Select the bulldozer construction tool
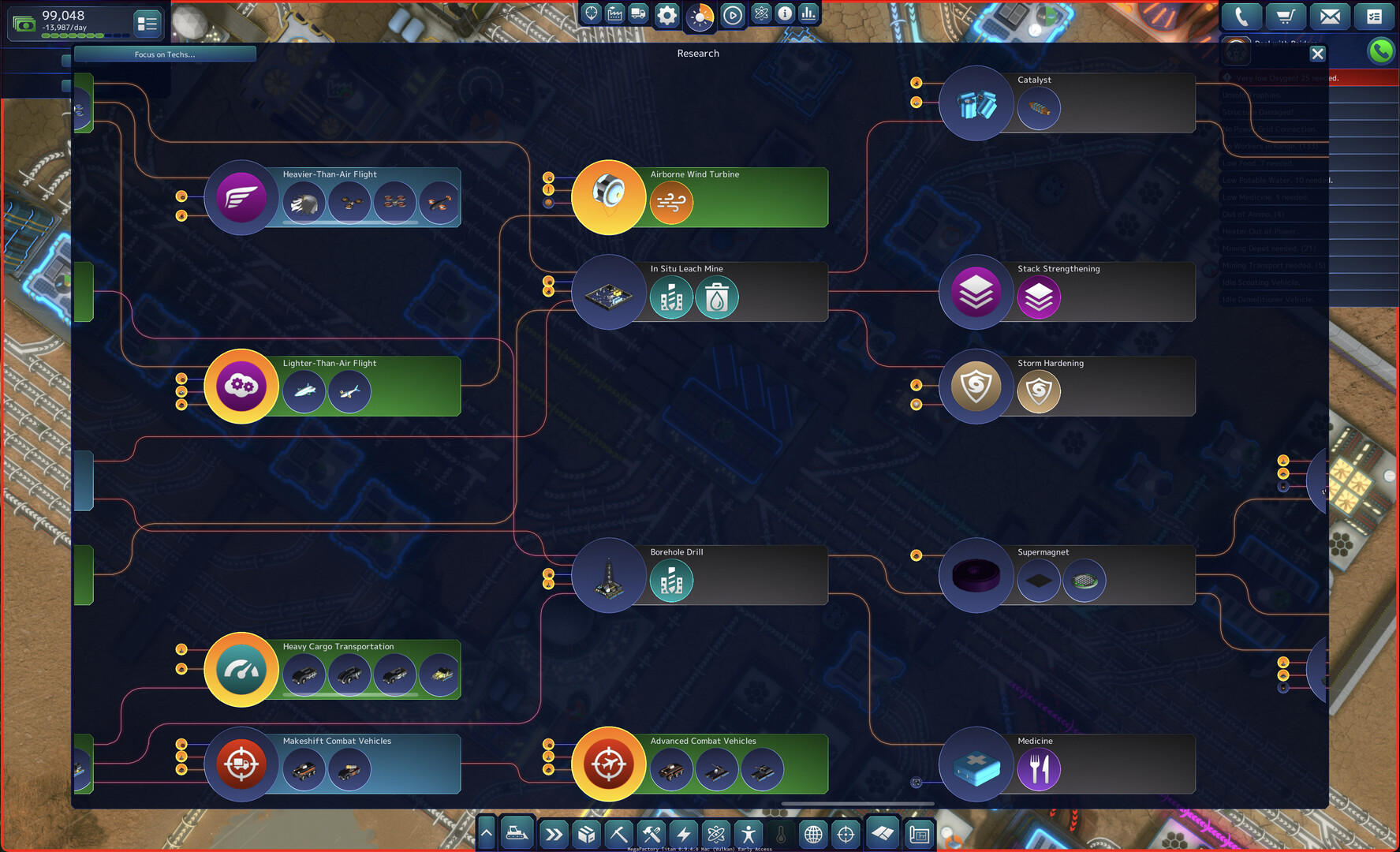1400x852 pixels. [x=517, y=832]
